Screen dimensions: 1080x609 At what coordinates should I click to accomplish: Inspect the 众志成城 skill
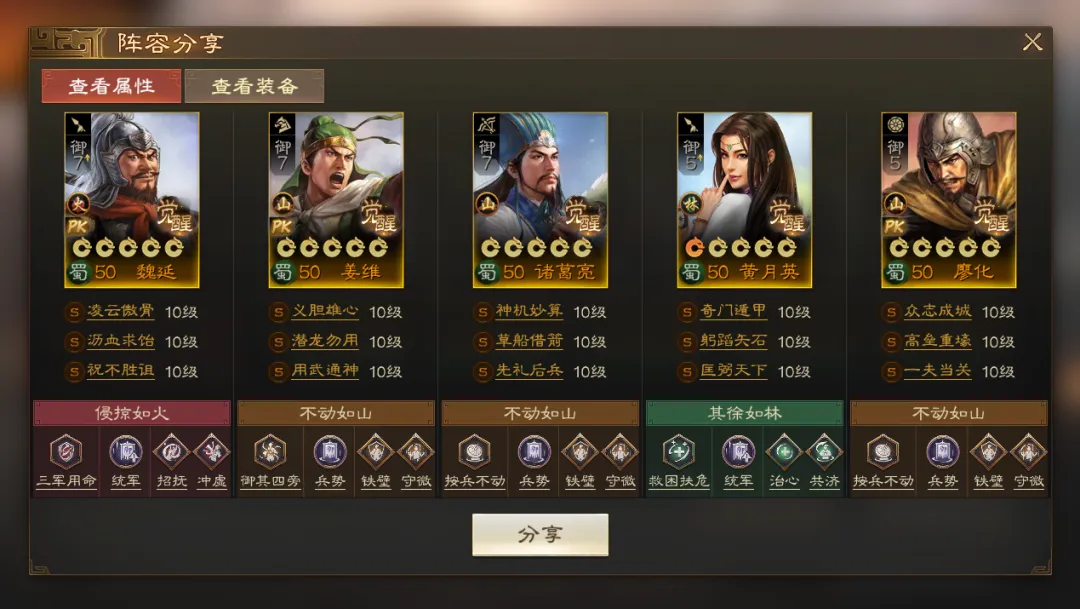(937, 312)
